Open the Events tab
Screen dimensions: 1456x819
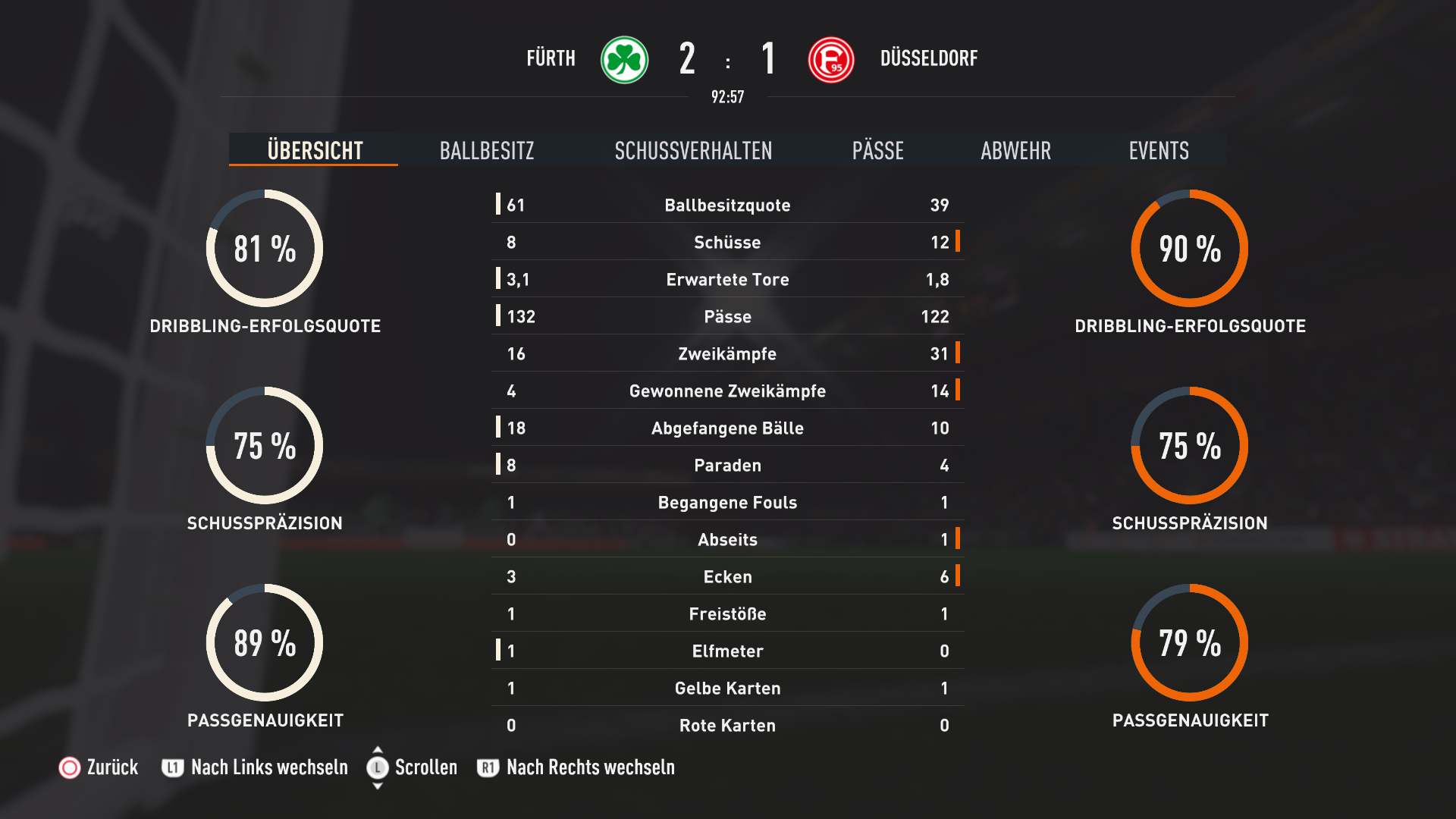tap(1158, 150)
